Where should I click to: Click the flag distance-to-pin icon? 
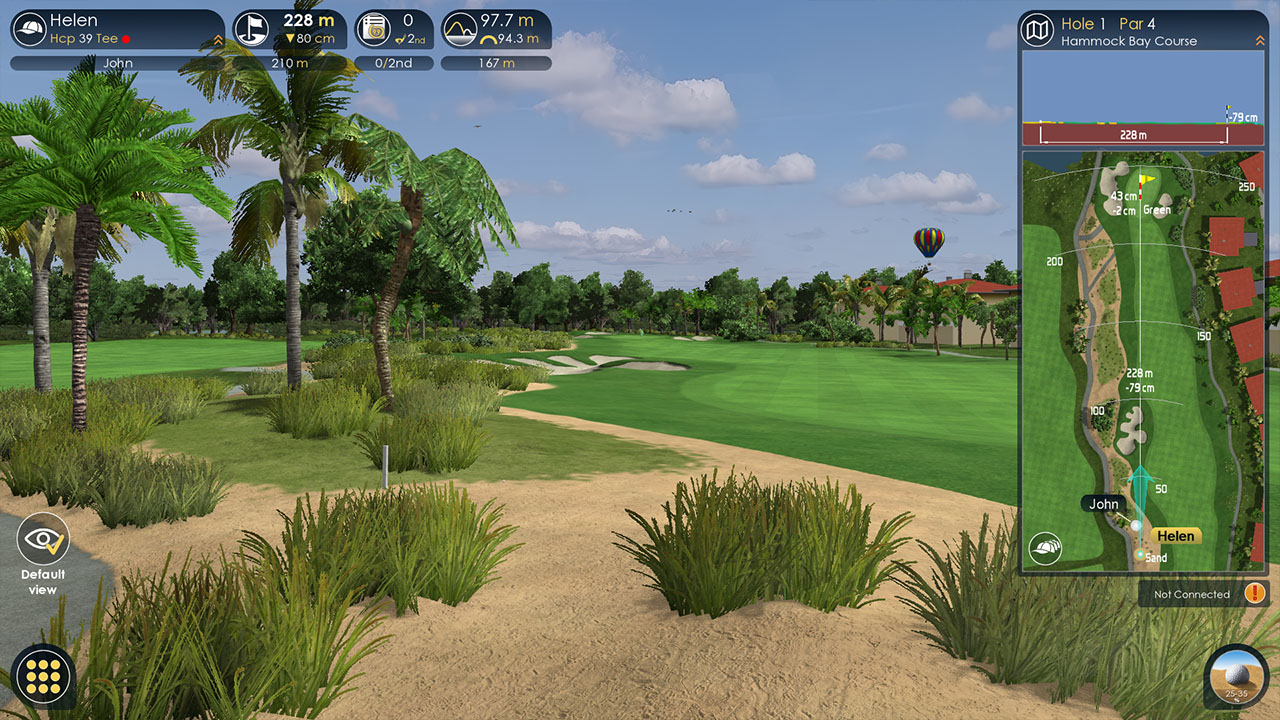click(252, 30)
